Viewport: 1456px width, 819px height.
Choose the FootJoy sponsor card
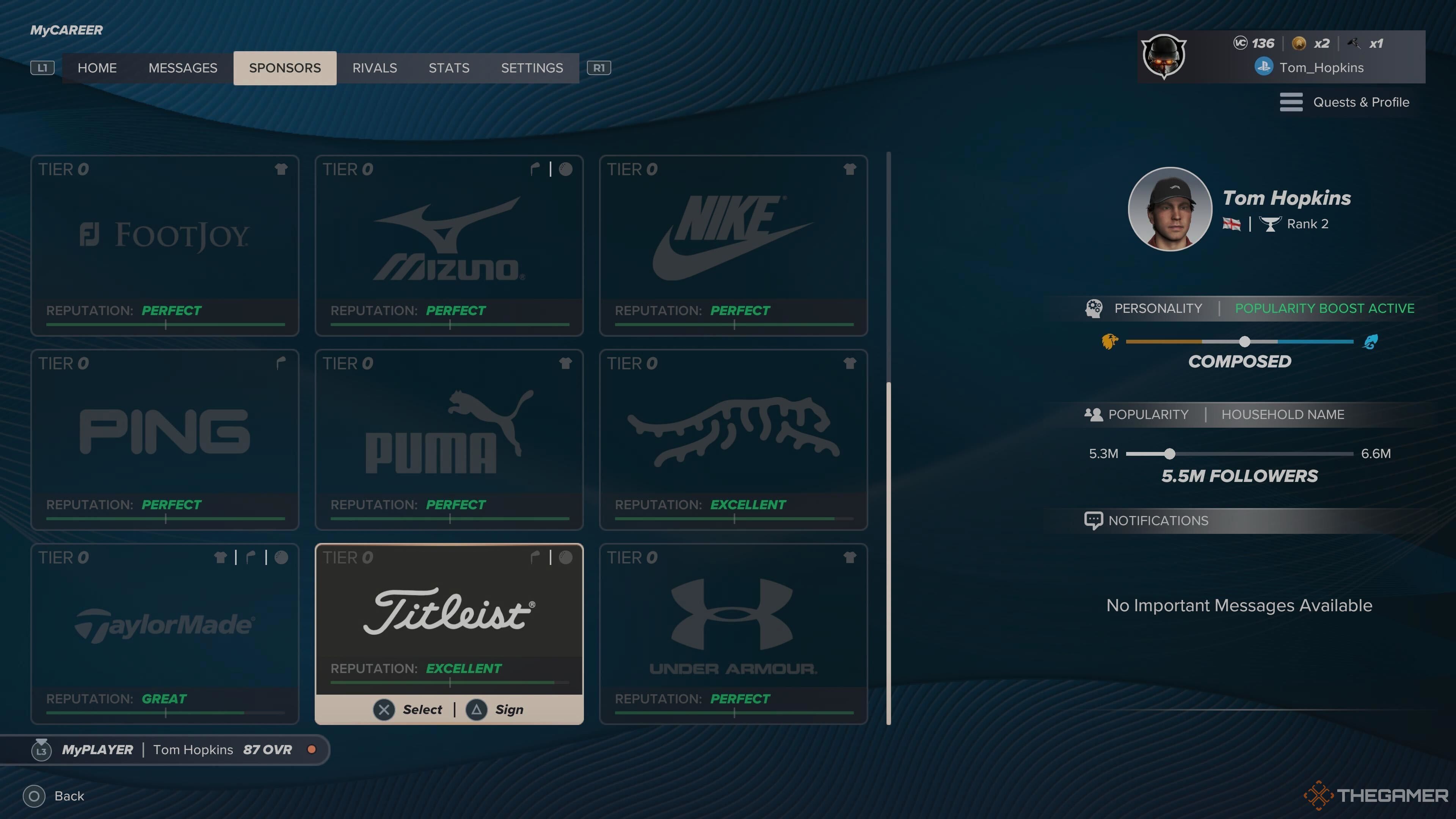click(165, 245)
